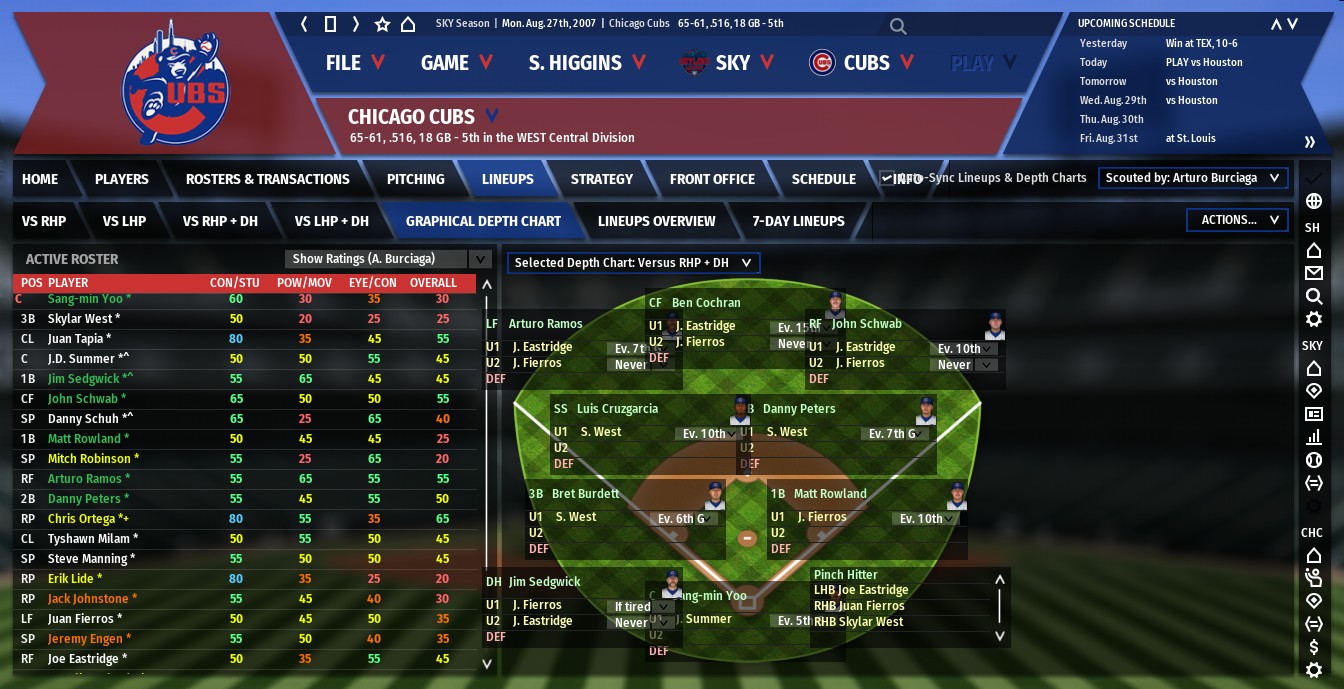
Task: Open ROSTERS & TRANSACTIONS tab
Action: tap(267, 179)
